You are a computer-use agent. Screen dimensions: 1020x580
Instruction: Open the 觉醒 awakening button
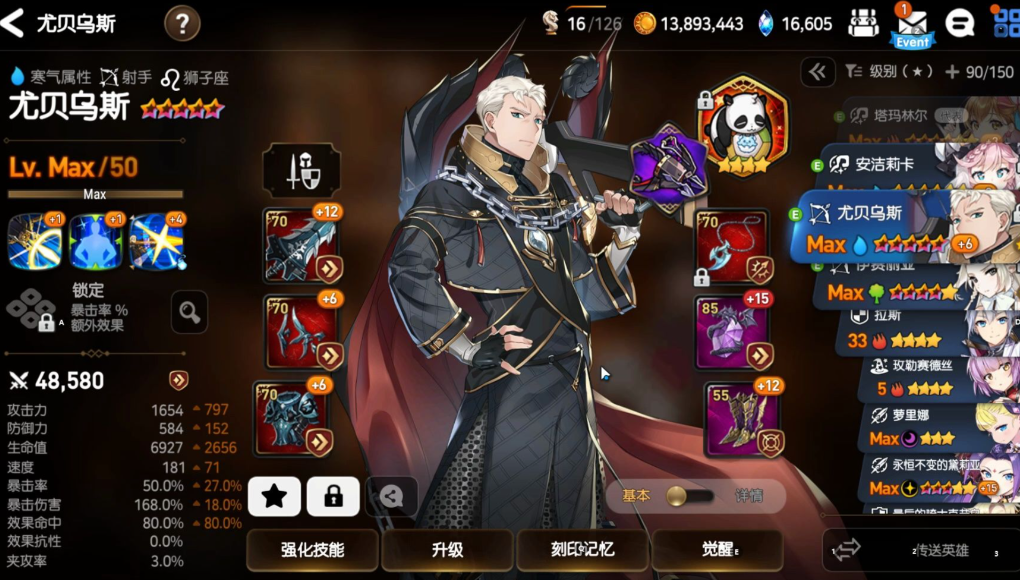(x=716, y=550)
